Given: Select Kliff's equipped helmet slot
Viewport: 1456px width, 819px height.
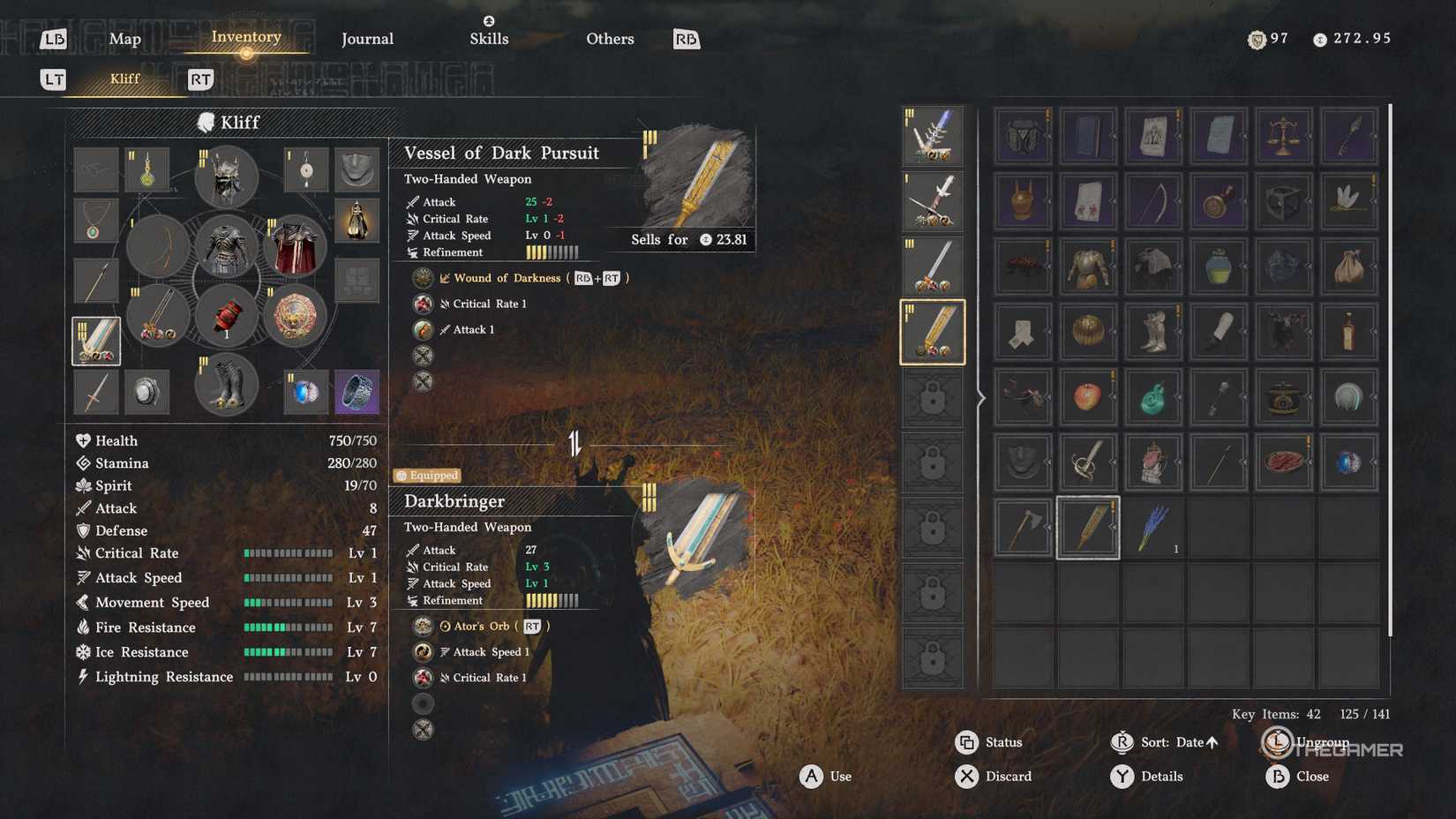Looking at the screenshot, I should (x=226, y=177).
